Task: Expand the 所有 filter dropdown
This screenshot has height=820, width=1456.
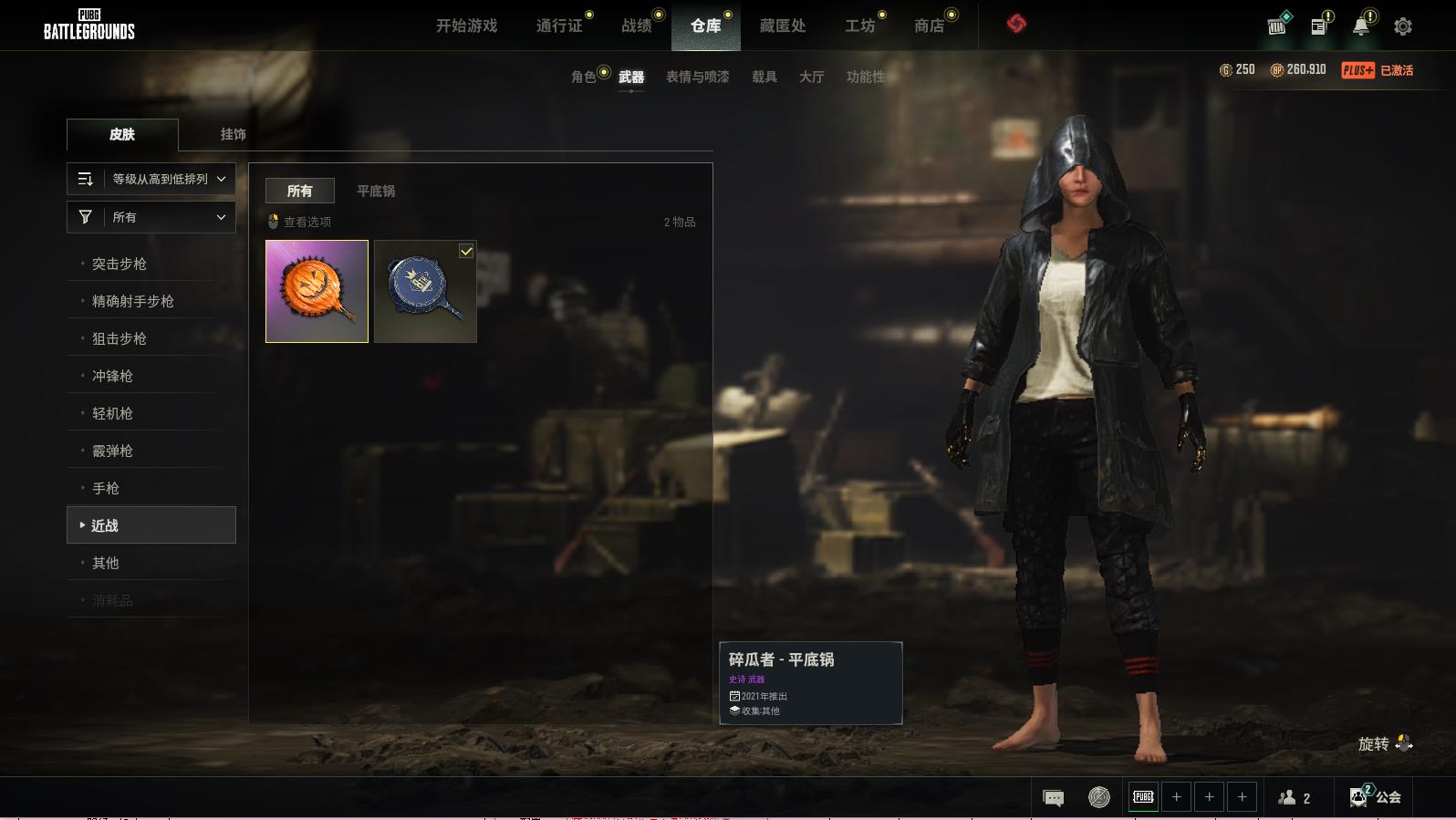Action: coord(151,217)
